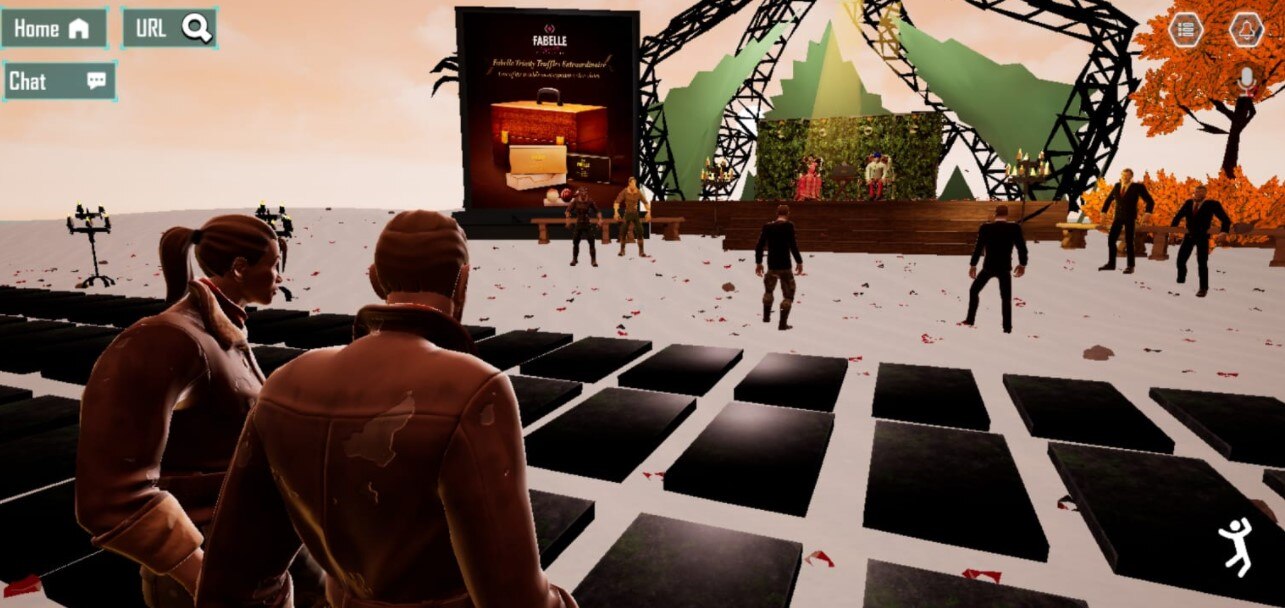Open the list menu hexagon icon

pos(1186,30)
